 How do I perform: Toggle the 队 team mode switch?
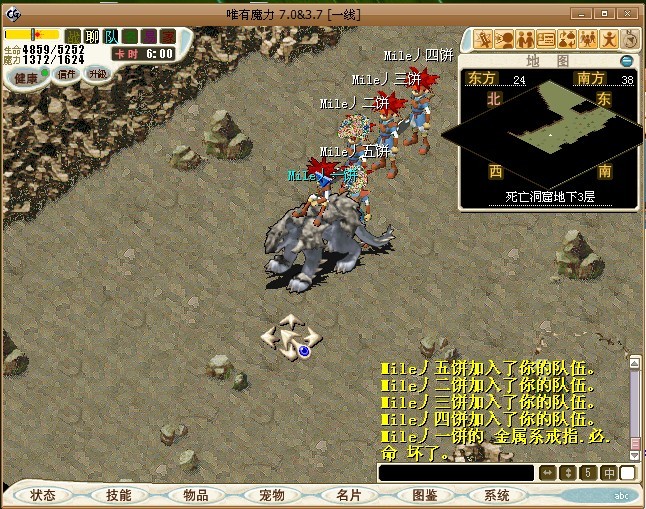tap(111, 37)
